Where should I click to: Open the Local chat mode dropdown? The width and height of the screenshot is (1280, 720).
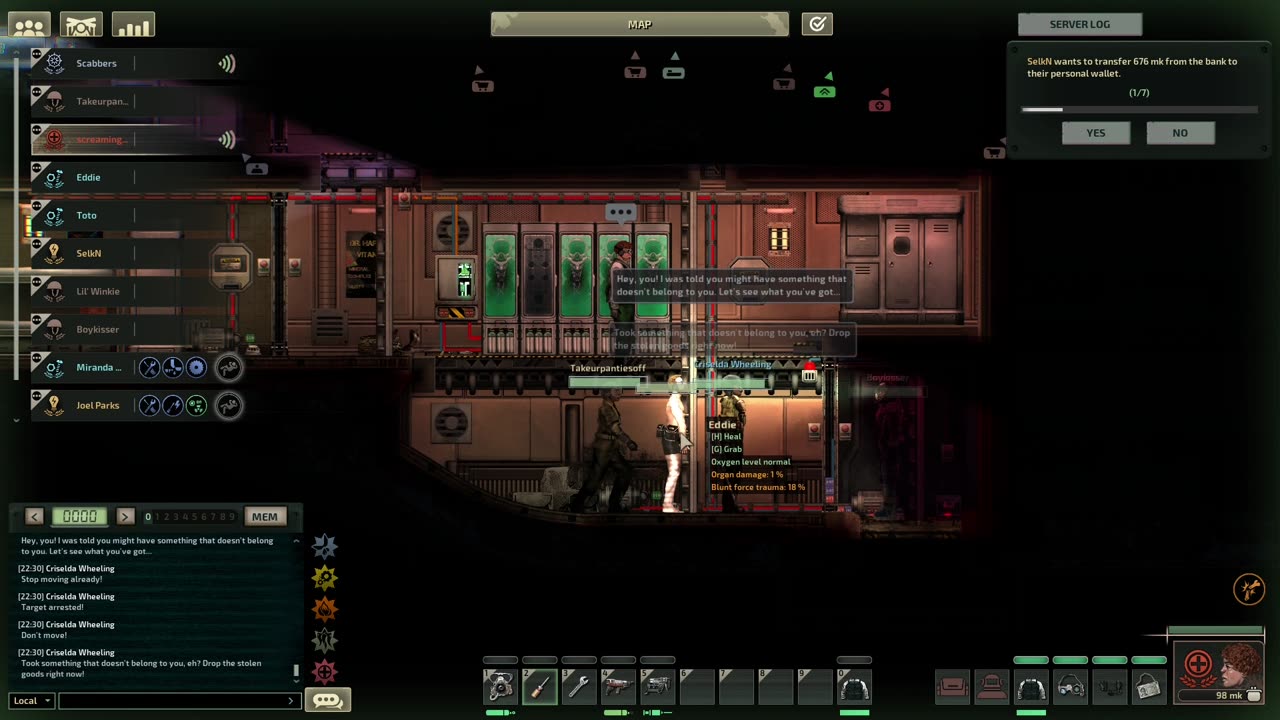[32, 701]
